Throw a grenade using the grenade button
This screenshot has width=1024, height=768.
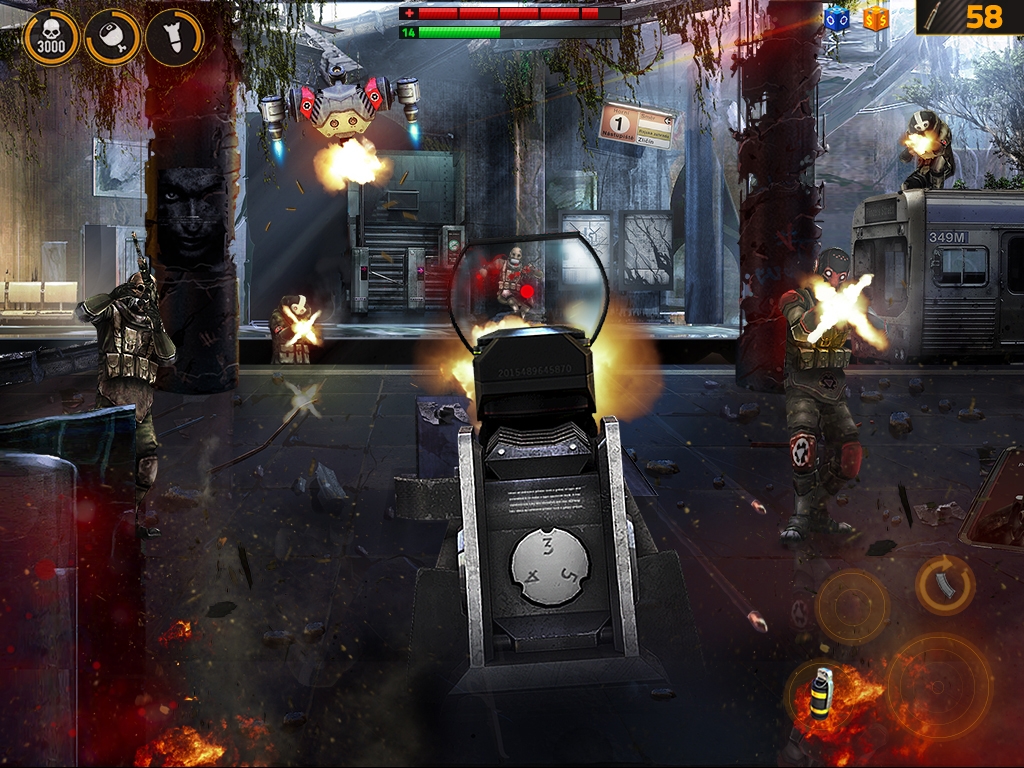point(821,692)
